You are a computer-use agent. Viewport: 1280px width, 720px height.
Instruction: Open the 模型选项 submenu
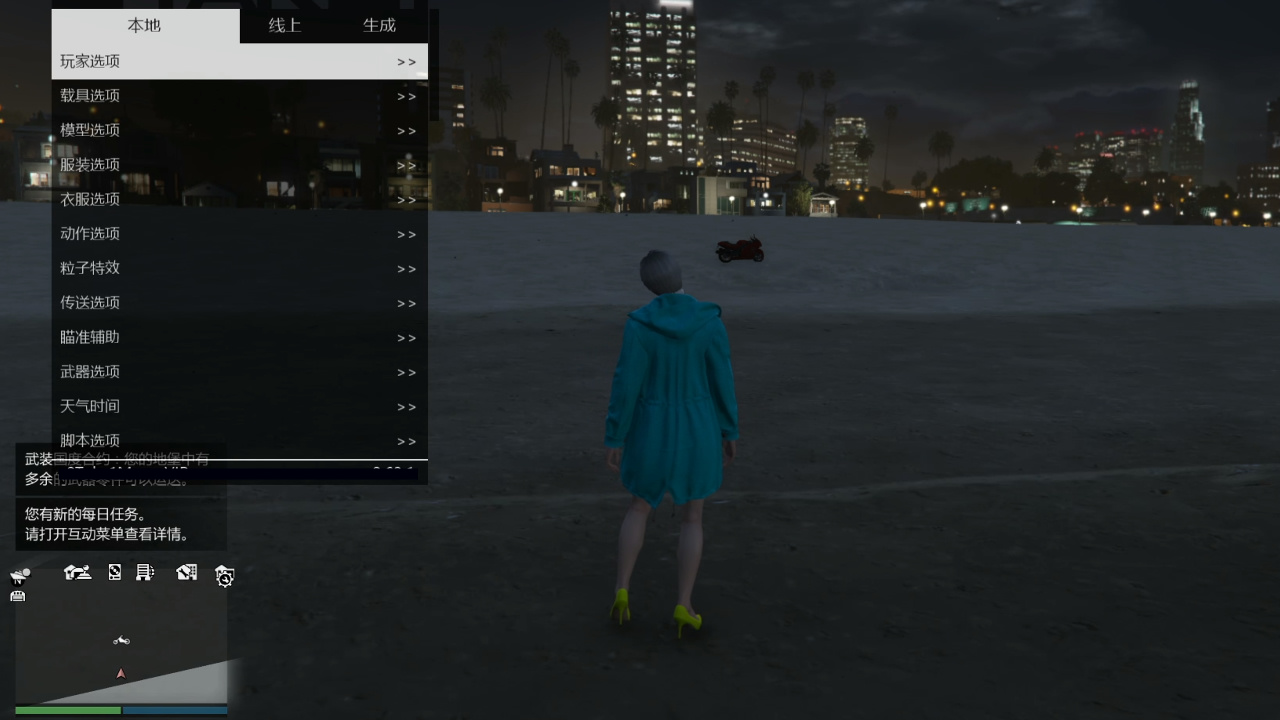[x=239, y=130]
